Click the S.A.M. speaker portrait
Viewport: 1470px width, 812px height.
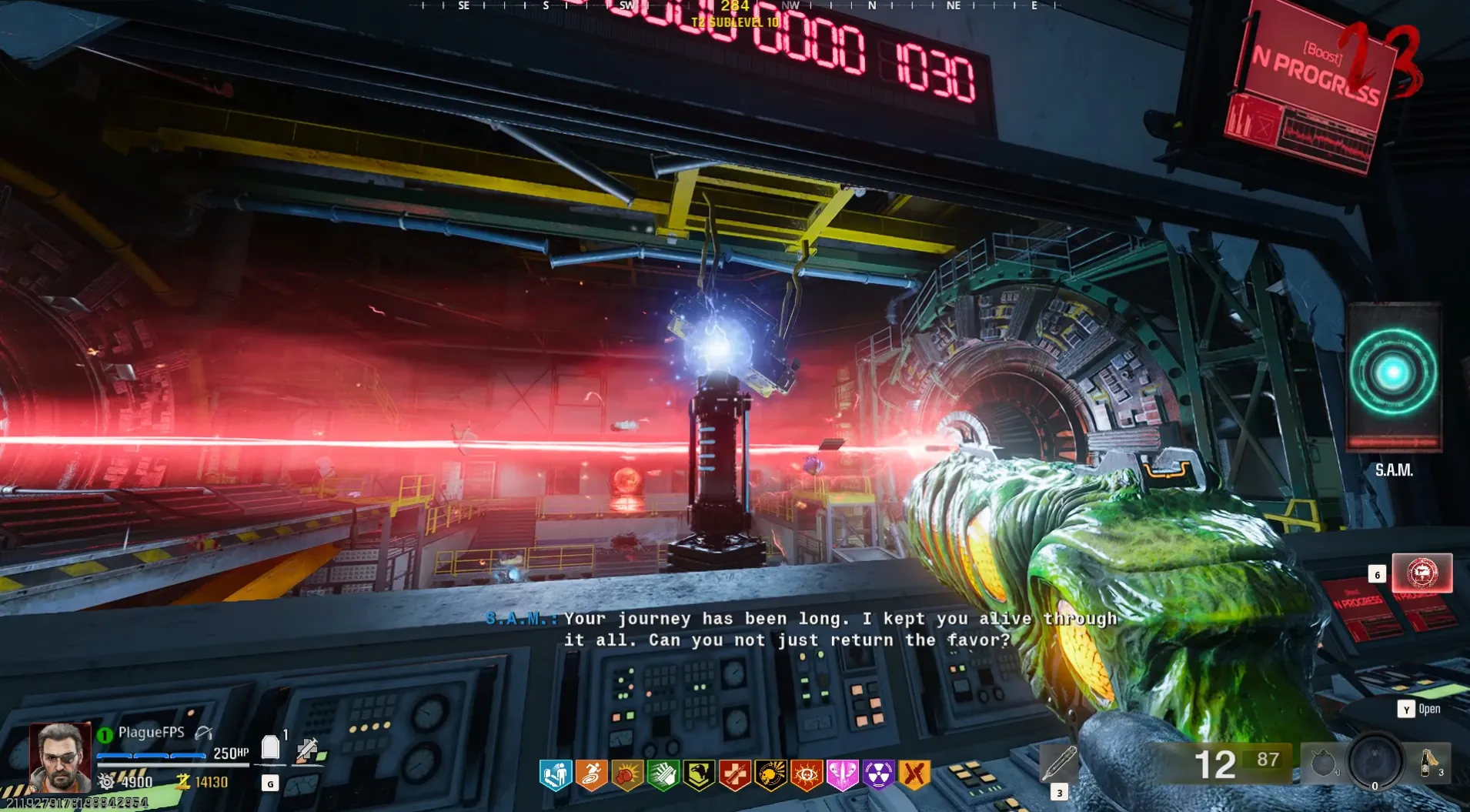pyautogui.click(x=1393, y=376)
